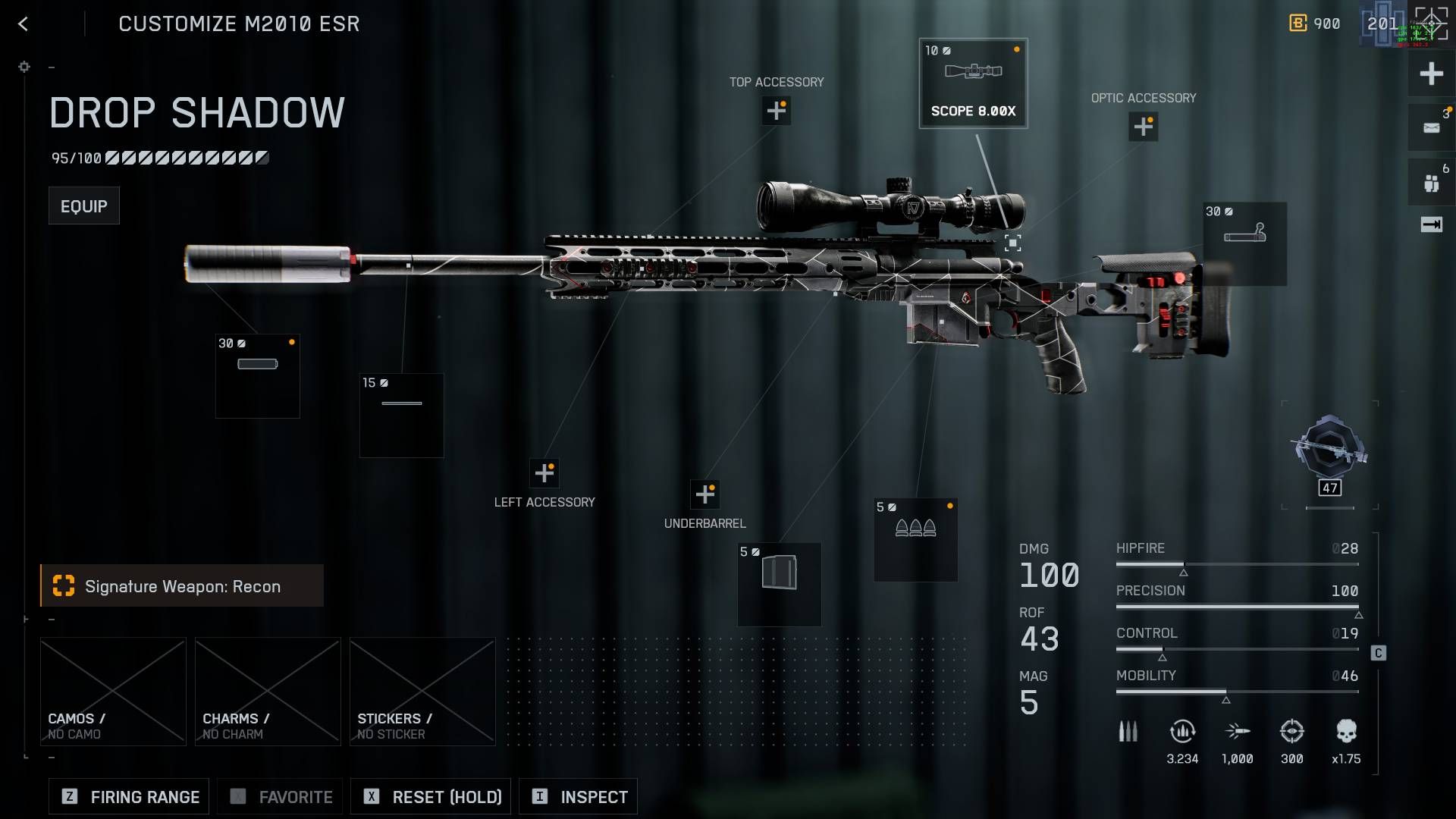
Task: Expand the Left Accessory slot
Action: click(x=544, y=472)
